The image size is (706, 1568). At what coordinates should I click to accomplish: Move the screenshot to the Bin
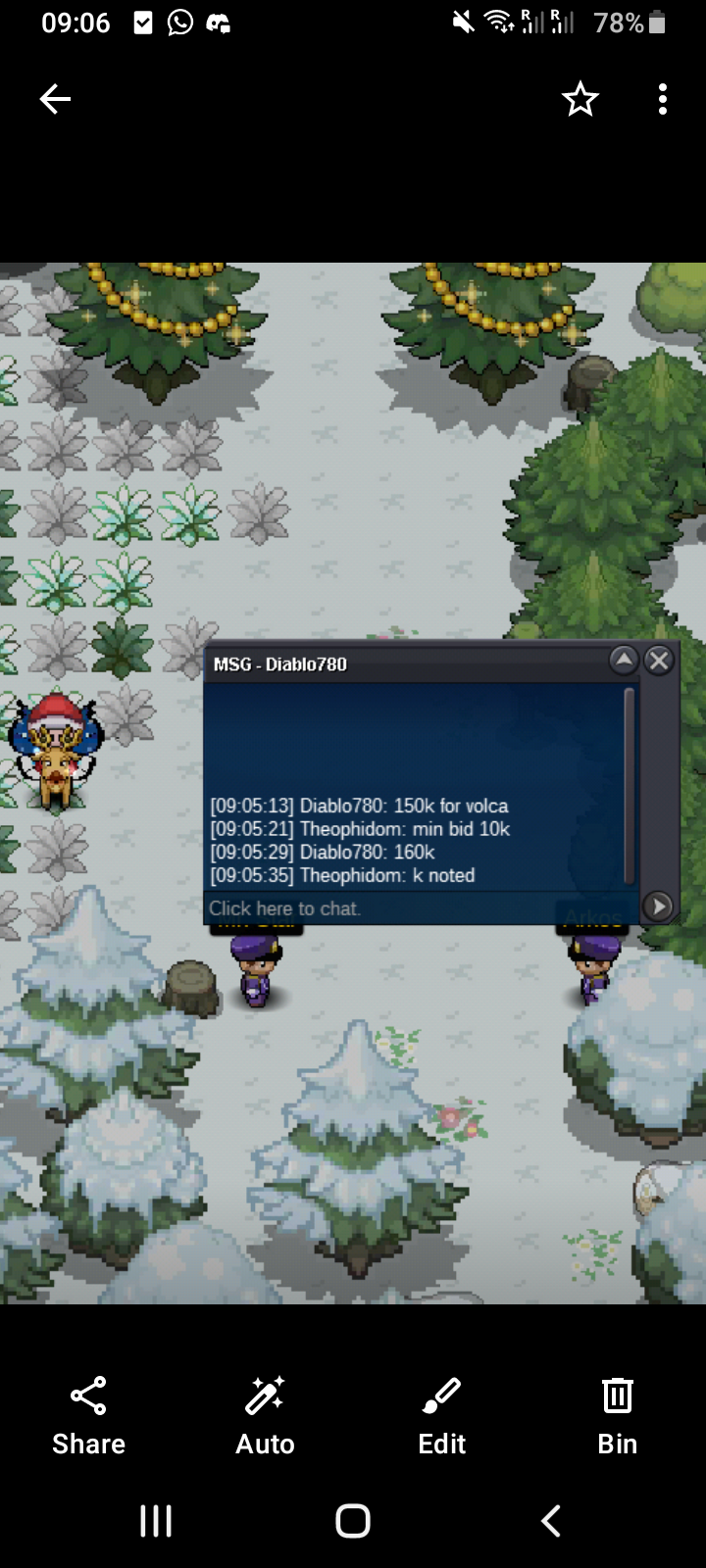[x=618, y=1416]
